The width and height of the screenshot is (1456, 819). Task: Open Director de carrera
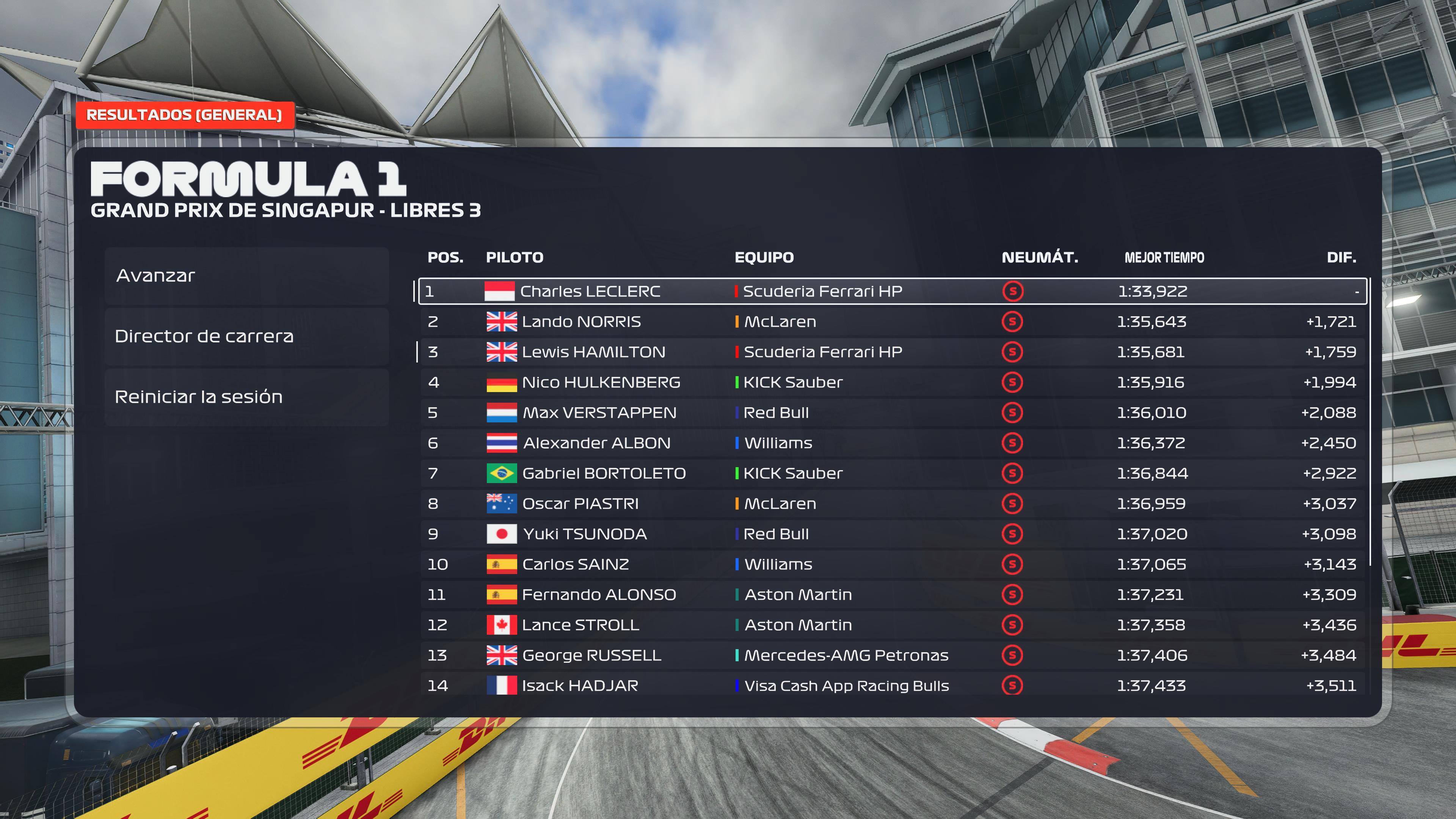pyautogui.click(x=246, y=336)
